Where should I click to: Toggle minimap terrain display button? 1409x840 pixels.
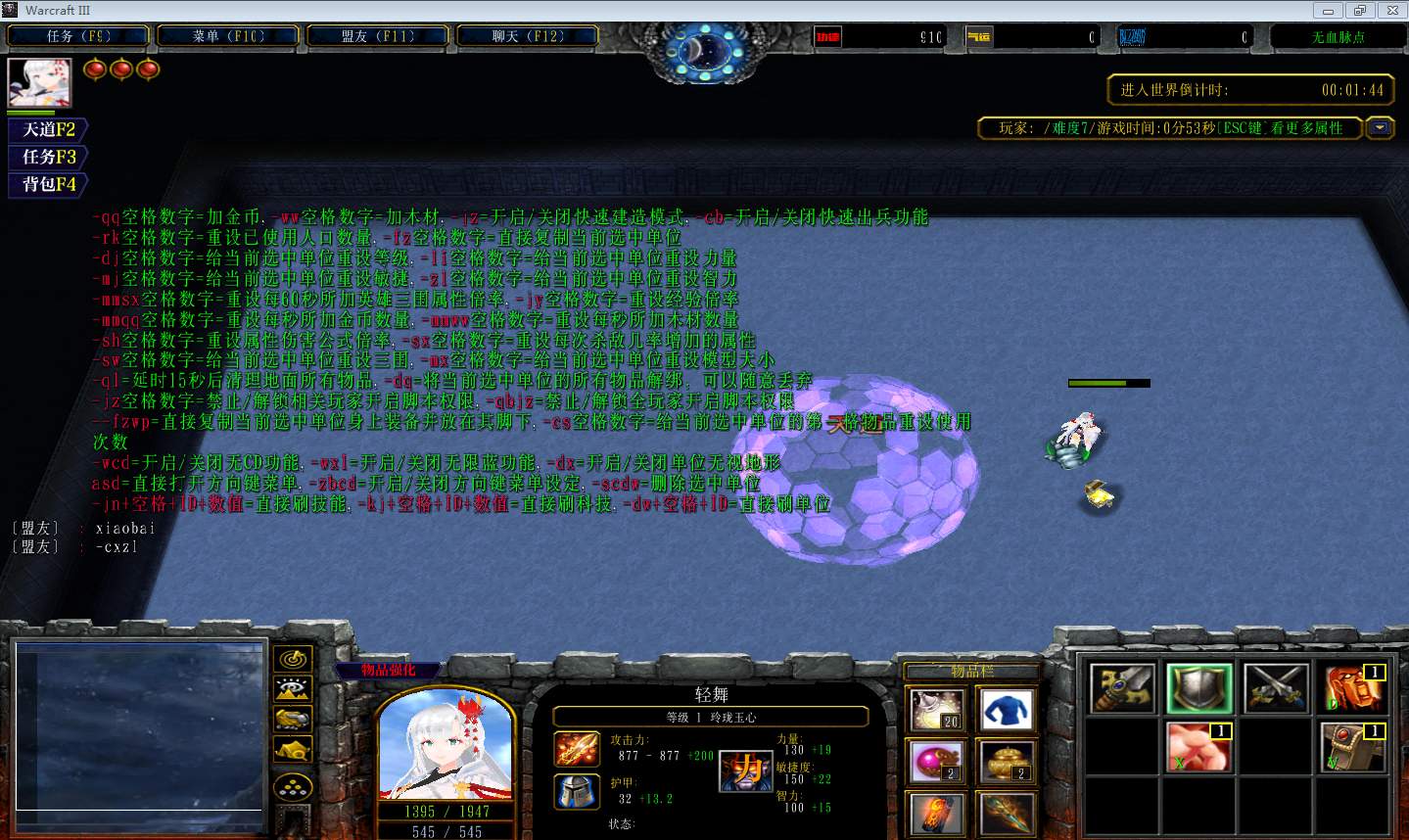pos(293,689)
